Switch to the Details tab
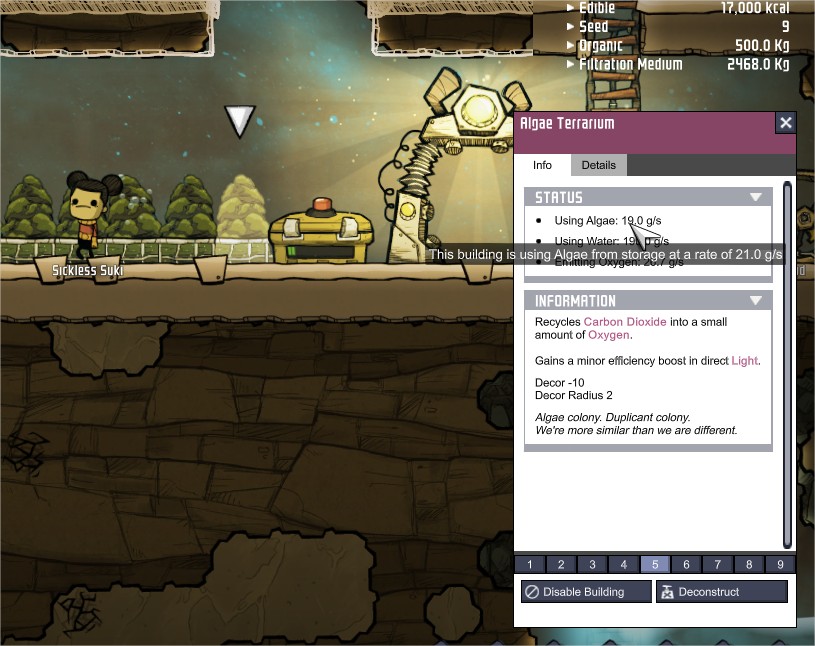The image size is (815, 646). (599, 165)
